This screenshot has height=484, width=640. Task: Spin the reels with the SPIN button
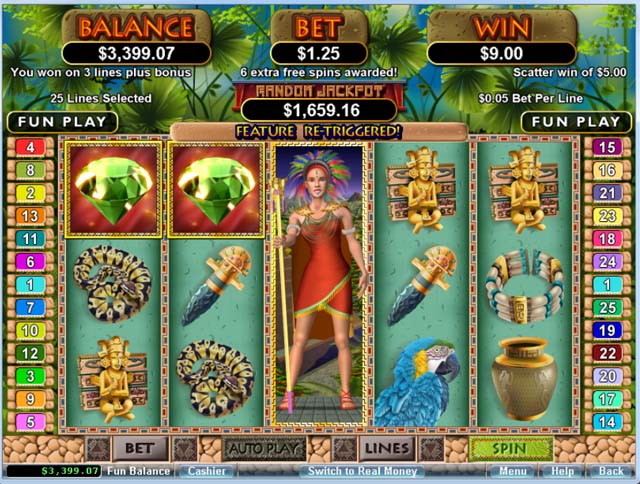pyautogui.click(x=510, y=449)
